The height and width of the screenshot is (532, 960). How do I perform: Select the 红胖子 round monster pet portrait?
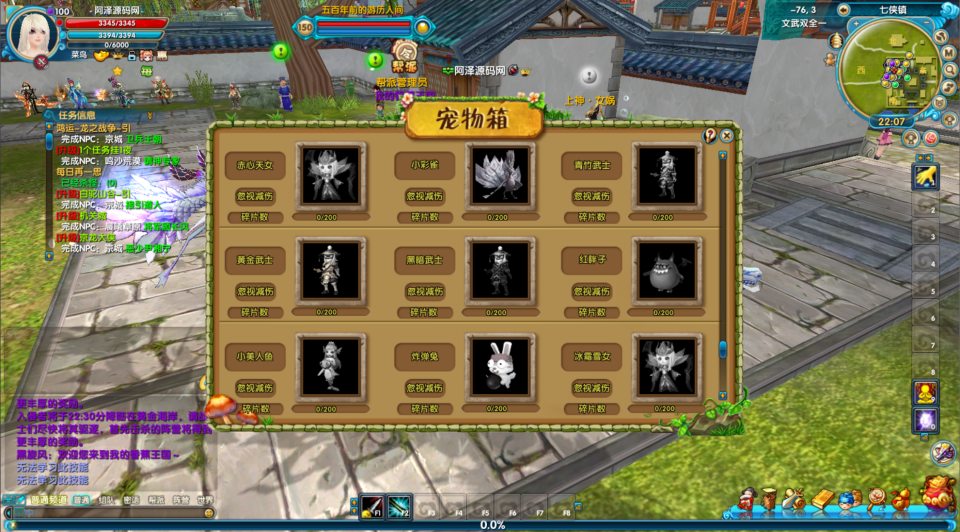pos(667,270)
